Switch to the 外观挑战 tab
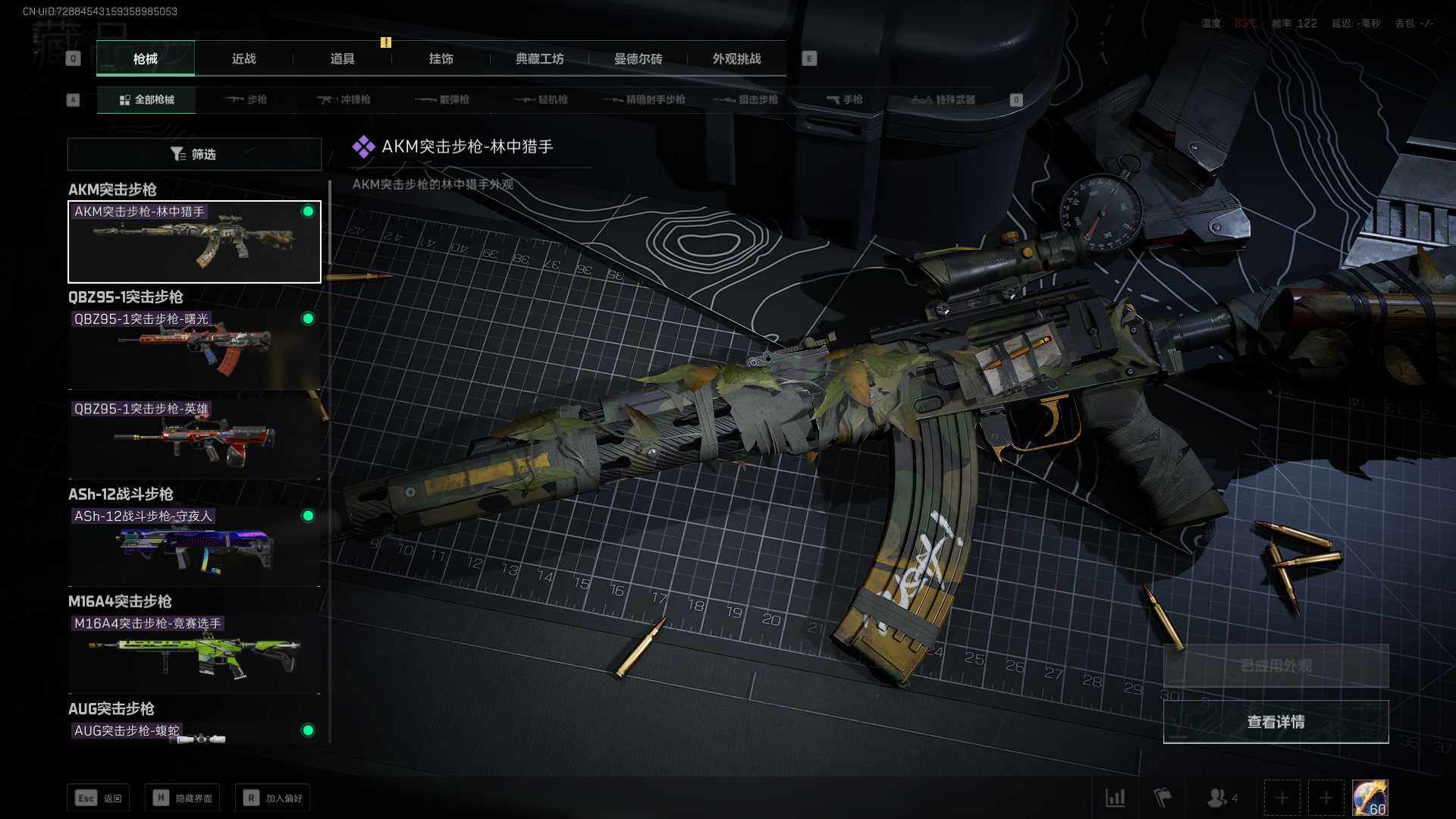Image resolution: width=1456 pixels, height=819 pixels. [x=736, y=58]
